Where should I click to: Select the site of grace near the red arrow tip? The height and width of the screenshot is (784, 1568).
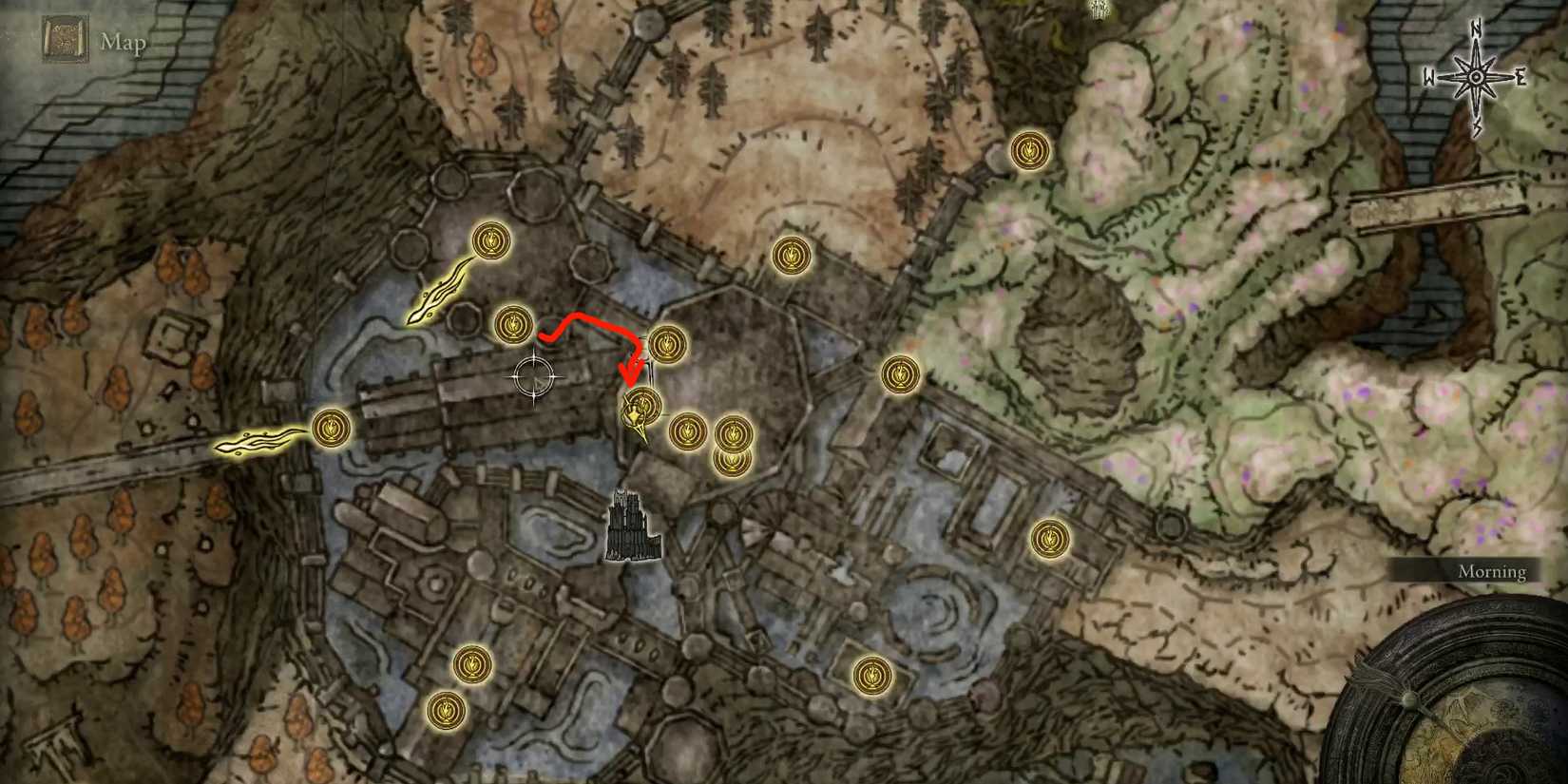pos(643,407)
